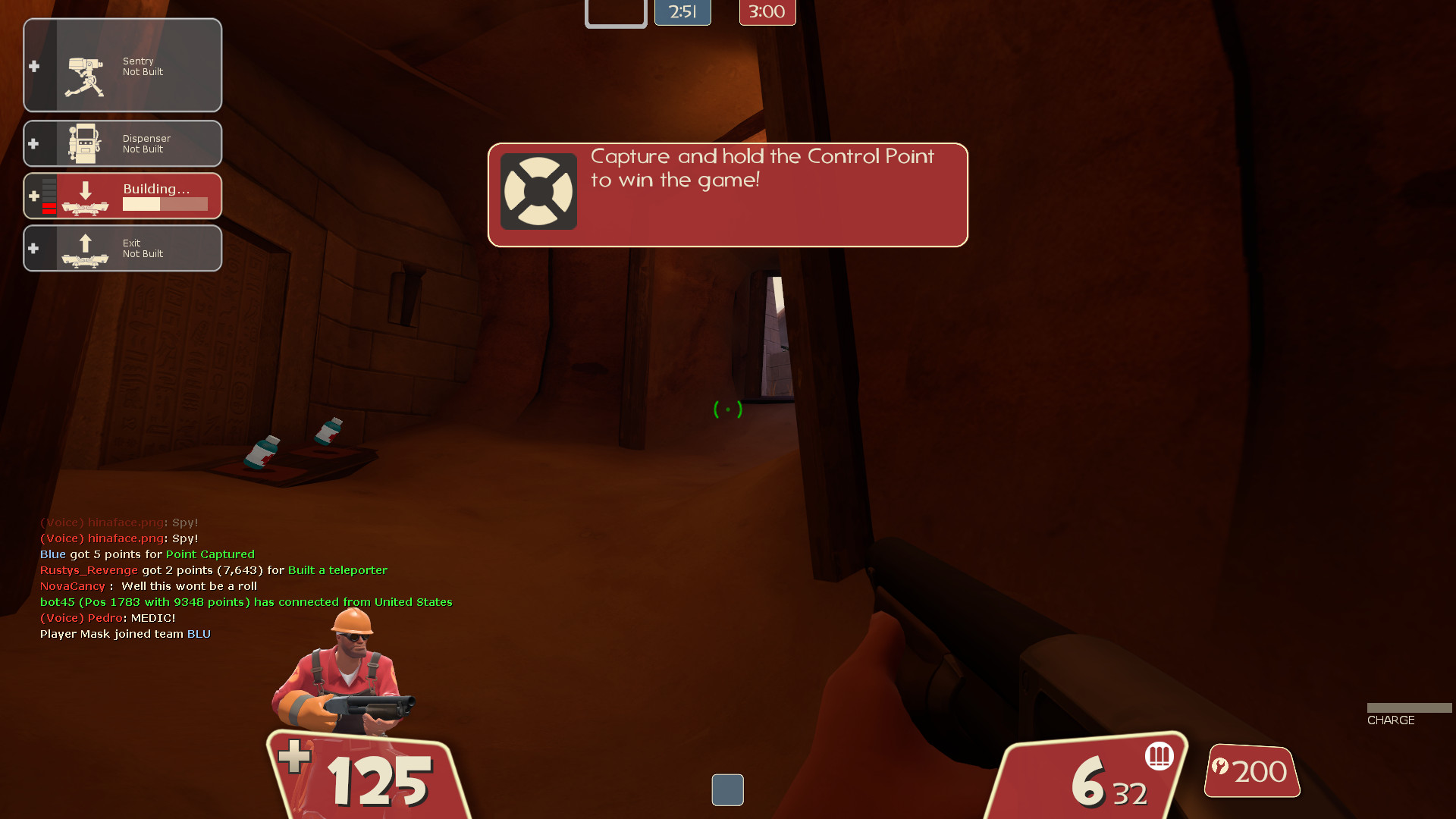Image resolution: width=1456 pixels, height=819 pixels.
Task: Select the teleporter icon in the Building panel
Action: (86, 199)
